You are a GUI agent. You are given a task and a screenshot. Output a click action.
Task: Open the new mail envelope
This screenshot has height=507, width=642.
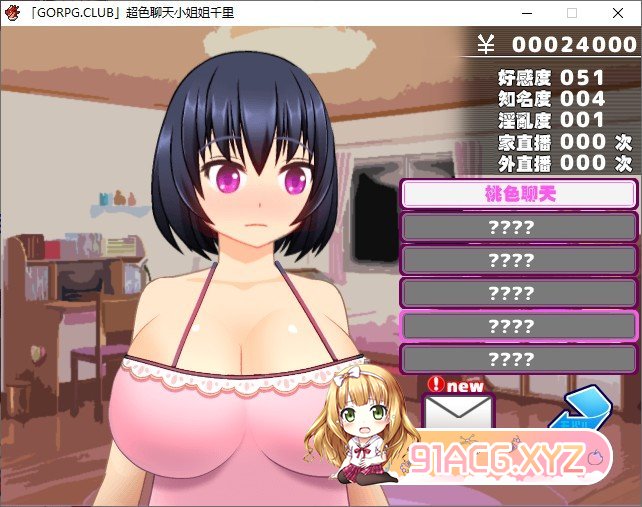[458, 412]
